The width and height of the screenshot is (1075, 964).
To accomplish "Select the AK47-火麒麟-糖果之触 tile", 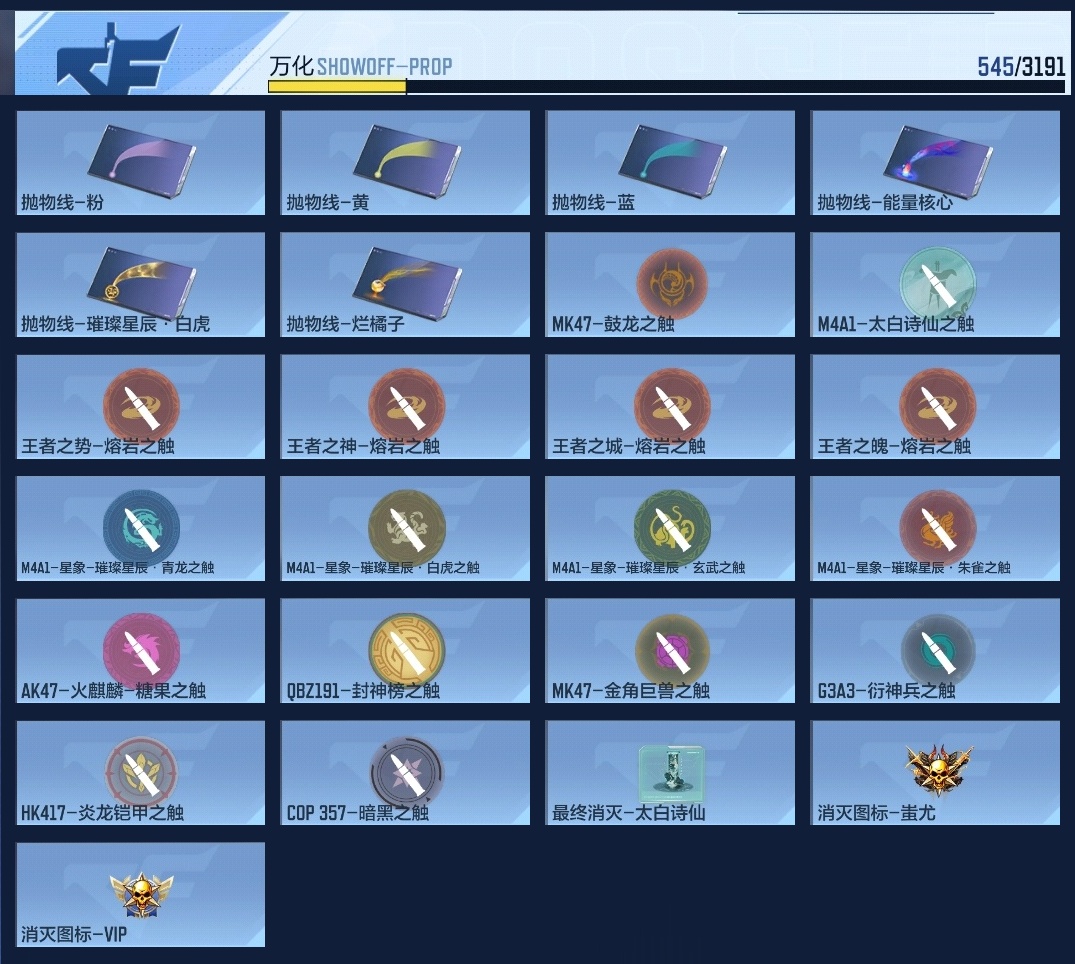I will pyautogui.click(x=141, y=650).
